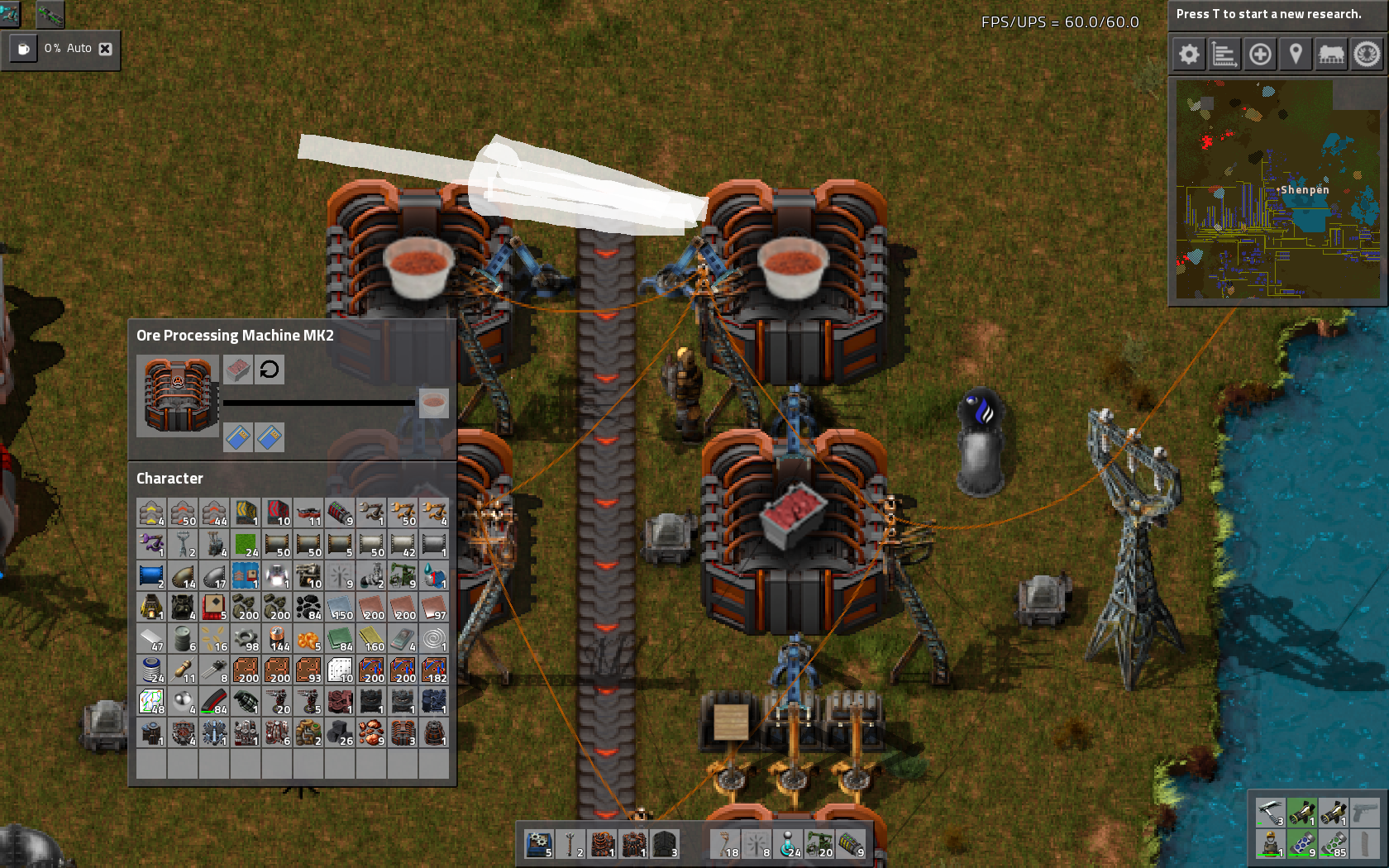This screenshot has width=1389, height=868.
Task: Reset the machine recipe with the circular arrow
Action: click(x=270, y=370)
